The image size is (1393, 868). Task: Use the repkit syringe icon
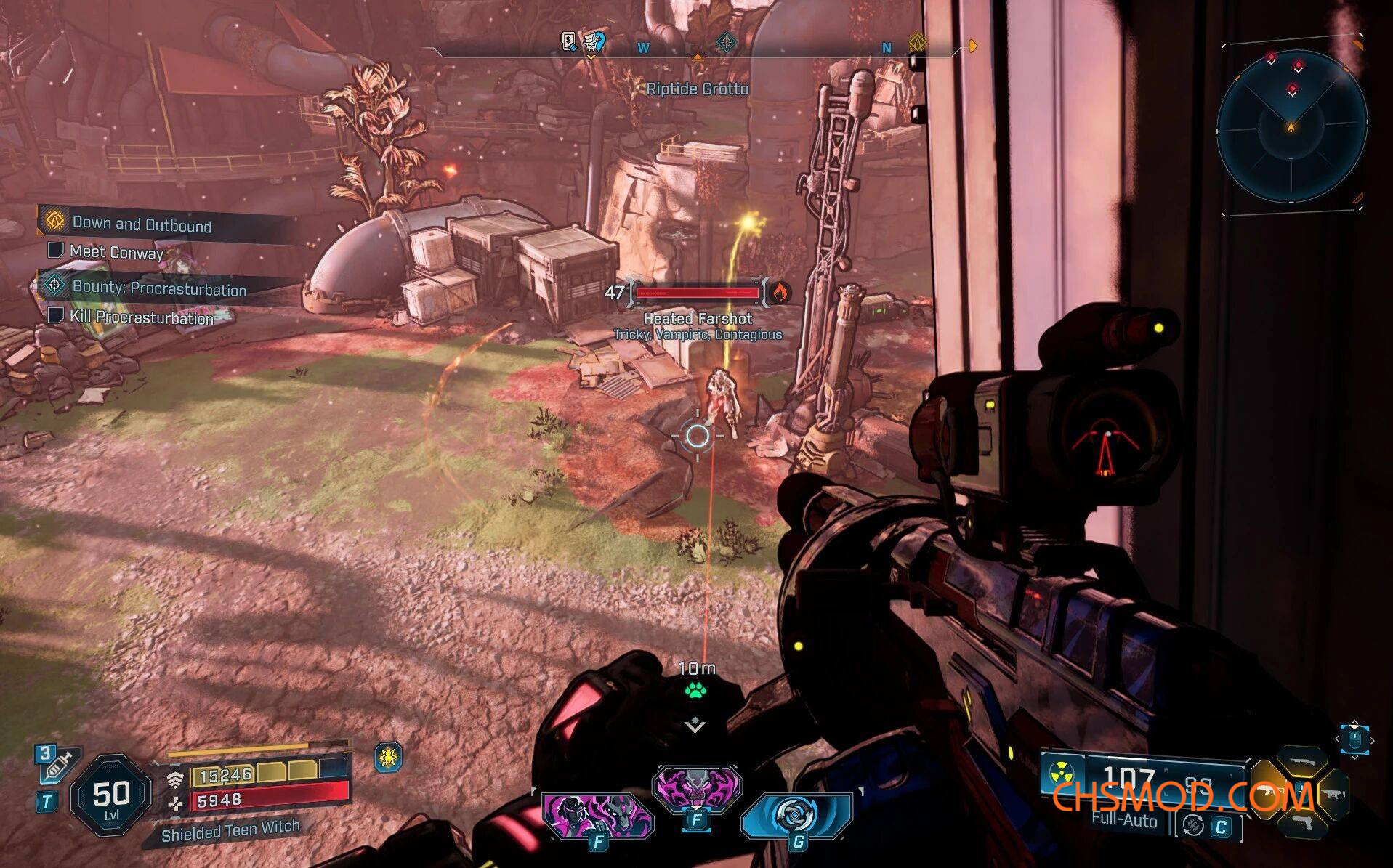[60, 765]
